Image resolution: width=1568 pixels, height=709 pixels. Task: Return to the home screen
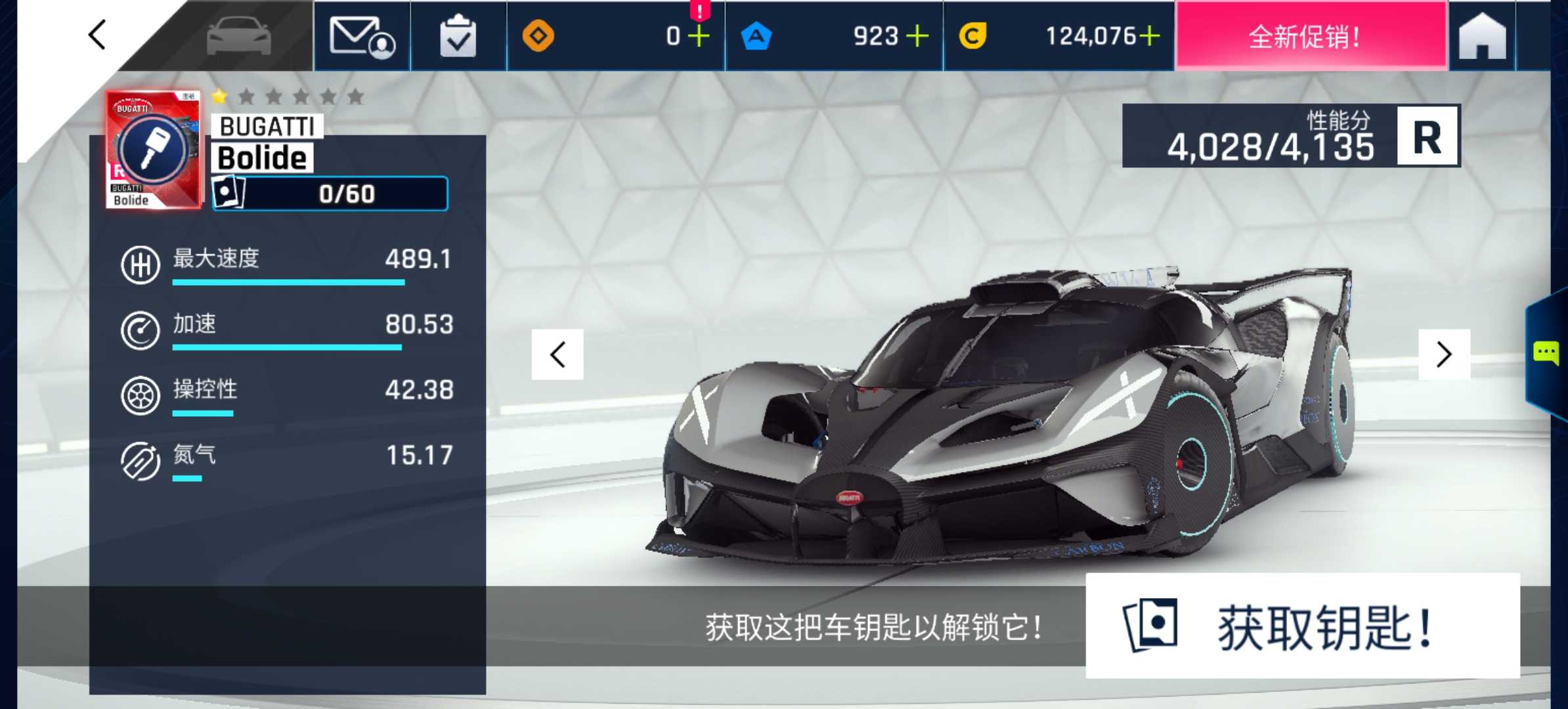[1482, 36]
